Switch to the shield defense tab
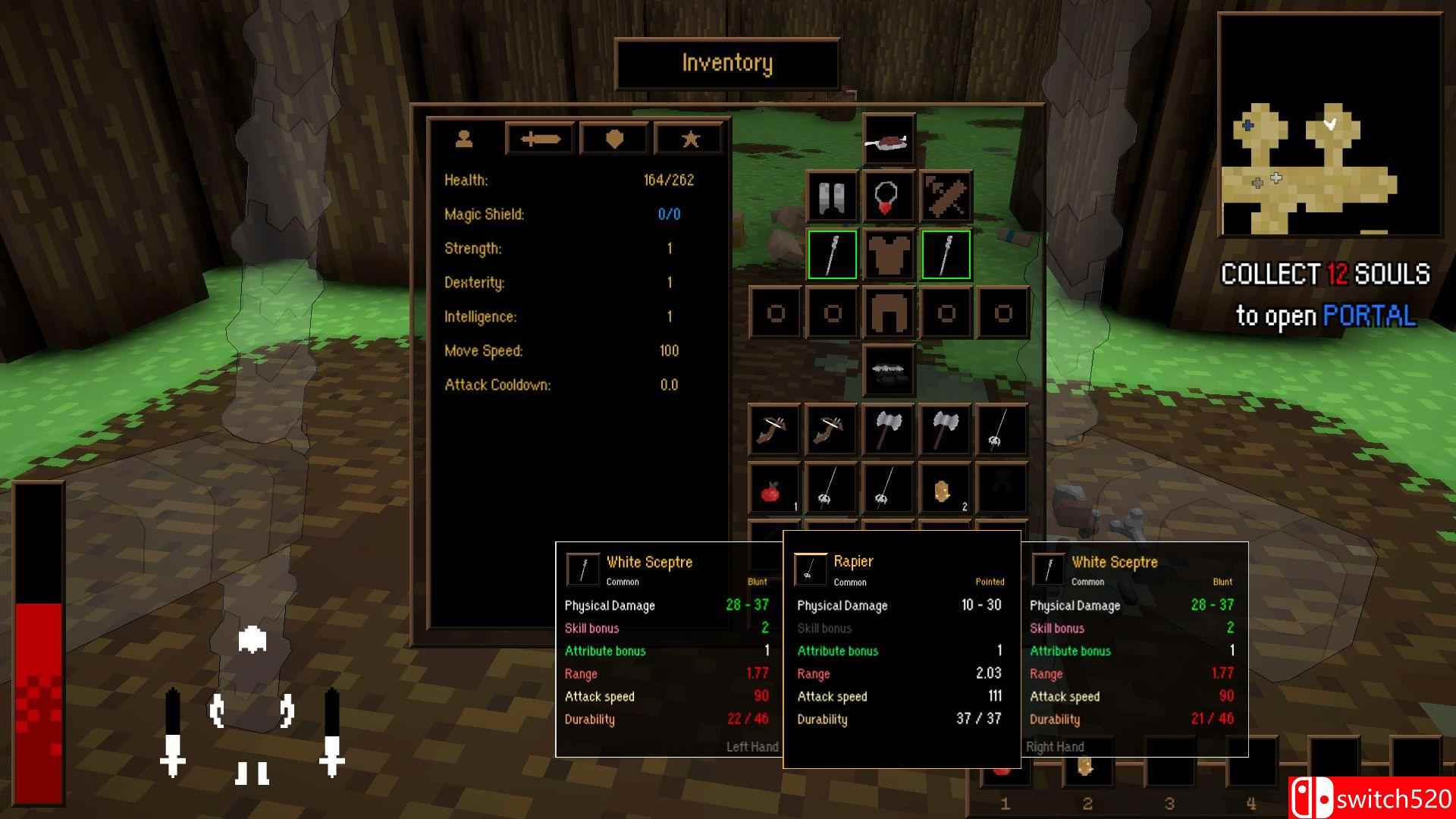 [613, 138]
